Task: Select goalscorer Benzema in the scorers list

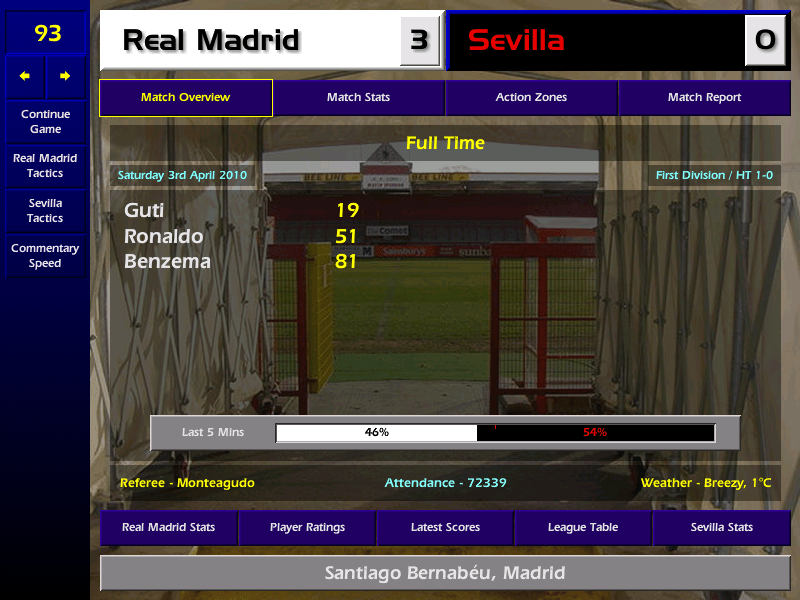Action: pos(167,262)
